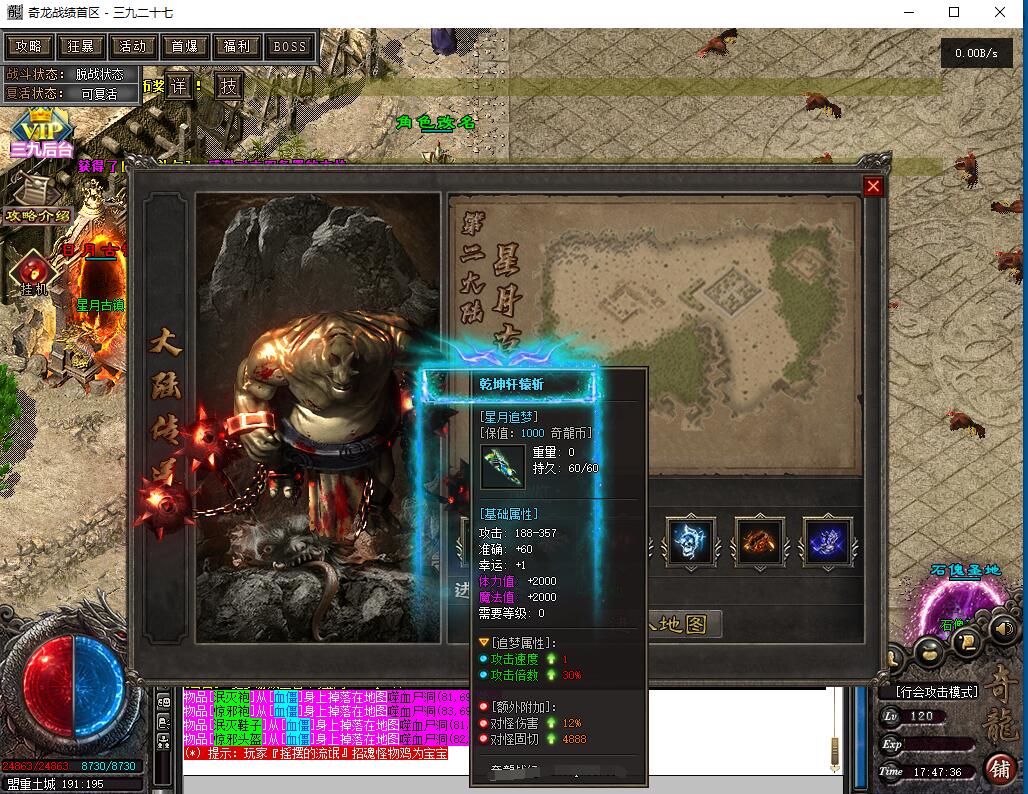
Task: Open the 攻略 guide menu
Action: pyautogui.click(x=29, y=46)
